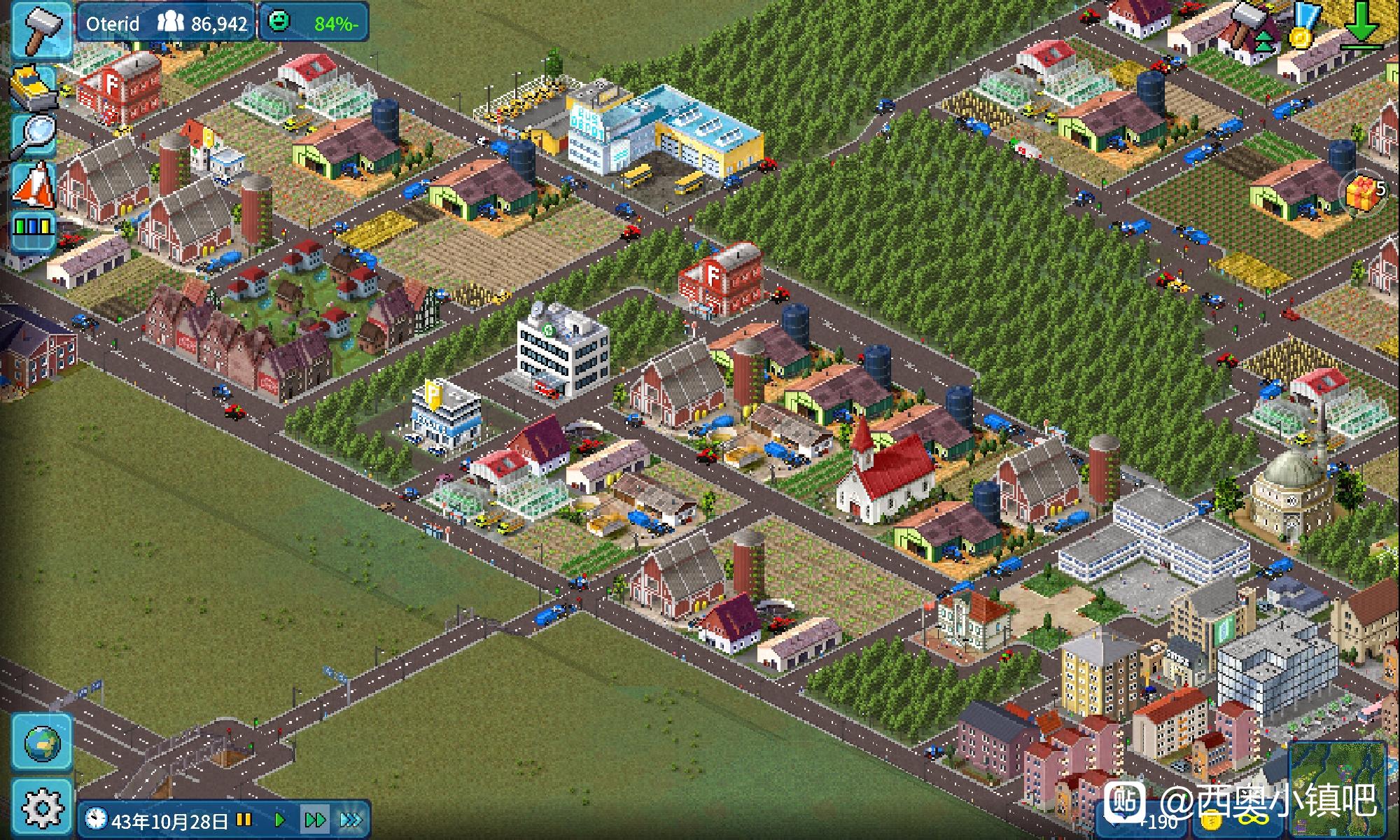Image resolution: width=1400 pixels, height=840 pixels.
Task: Open the hammer build tool menu
Action: 41,28
